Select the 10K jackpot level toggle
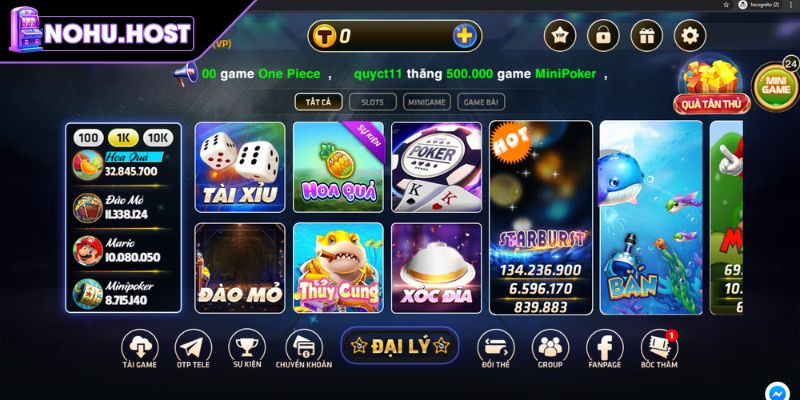 coord(157,137)
